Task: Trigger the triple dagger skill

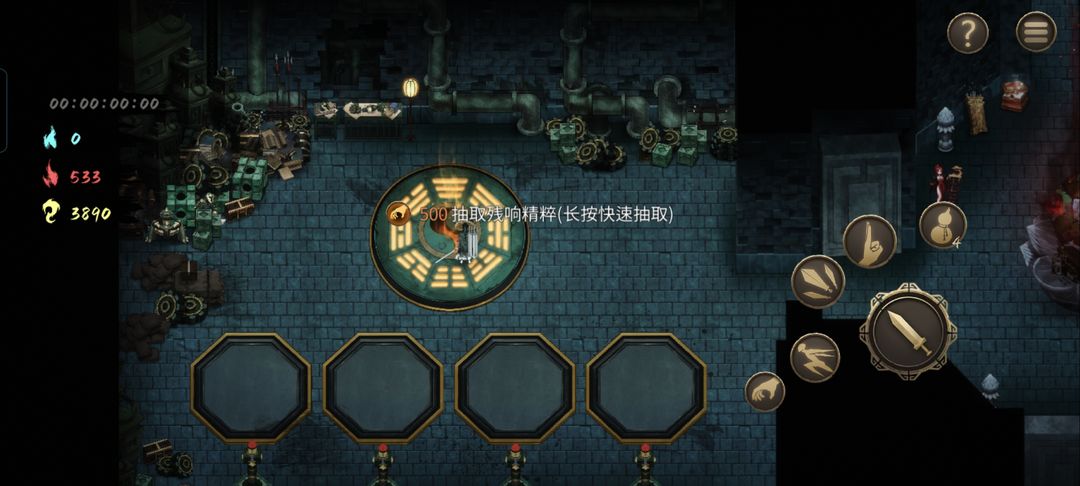Action: pyautogui.click(x=818, y=282)
